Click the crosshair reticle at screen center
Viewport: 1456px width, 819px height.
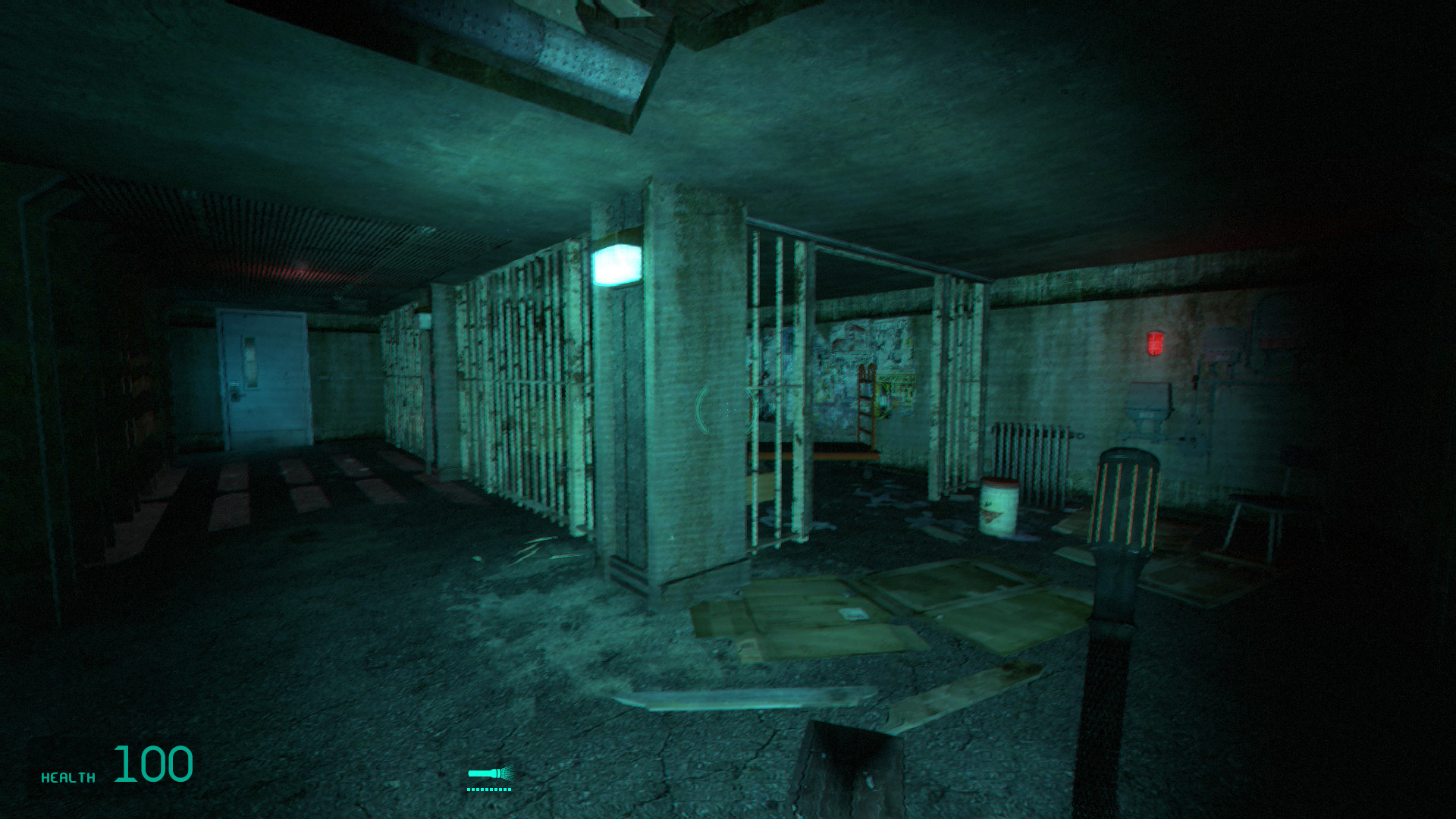click(x=726, y=409)
